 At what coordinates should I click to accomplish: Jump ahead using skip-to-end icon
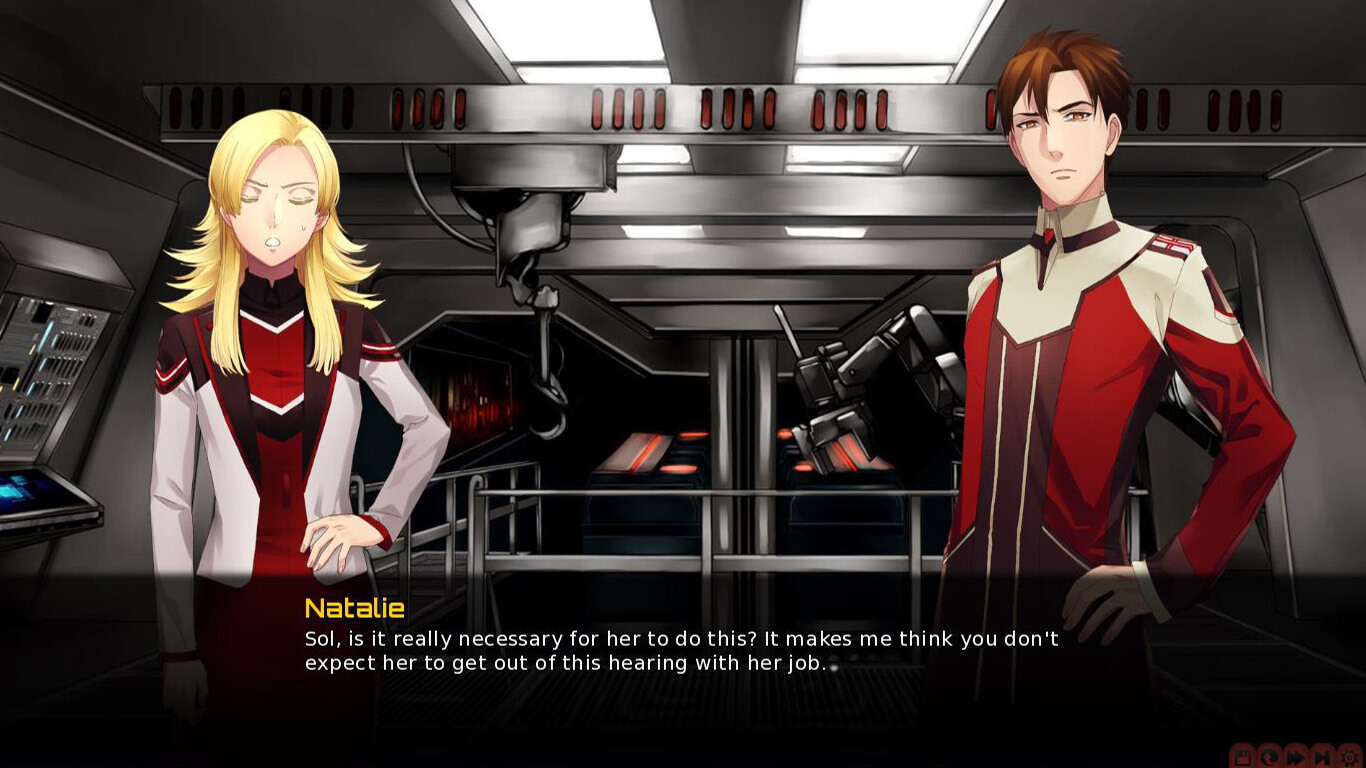click(x=1322, y=757)
